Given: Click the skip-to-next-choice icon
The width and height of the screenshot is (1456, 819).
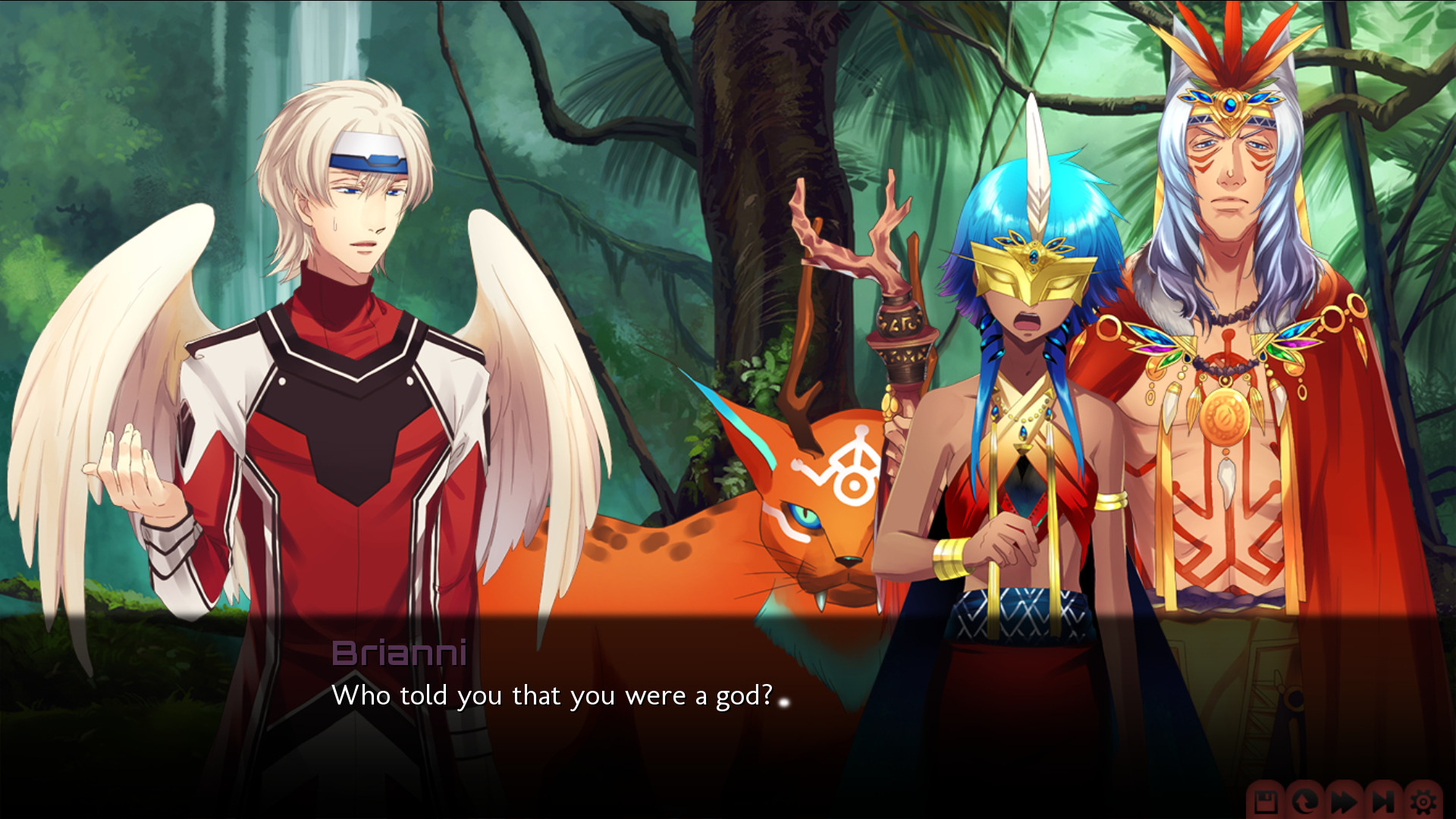Looking at the screenshot, I should point(1382,802).
